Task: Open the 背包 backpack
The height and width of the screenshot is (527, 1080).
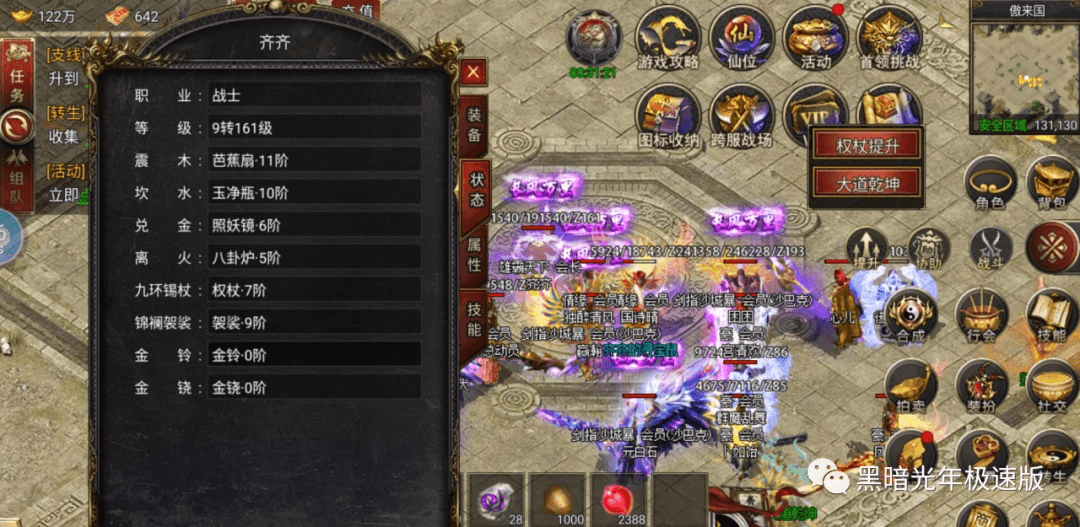Action: tap(1052, 185)
